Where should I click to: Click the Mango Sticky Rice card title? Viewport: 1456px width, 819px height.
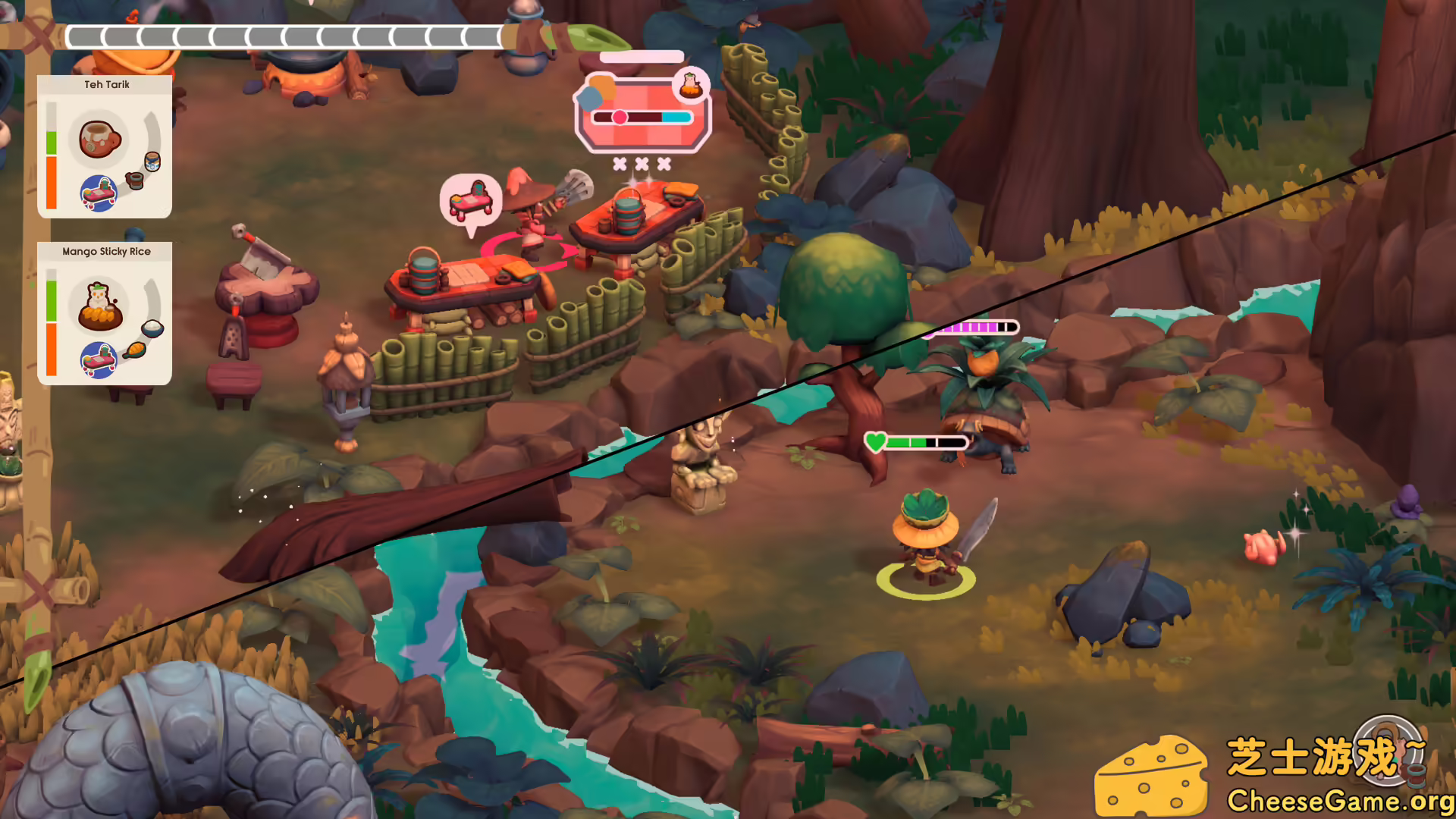(x=107, y=251)
